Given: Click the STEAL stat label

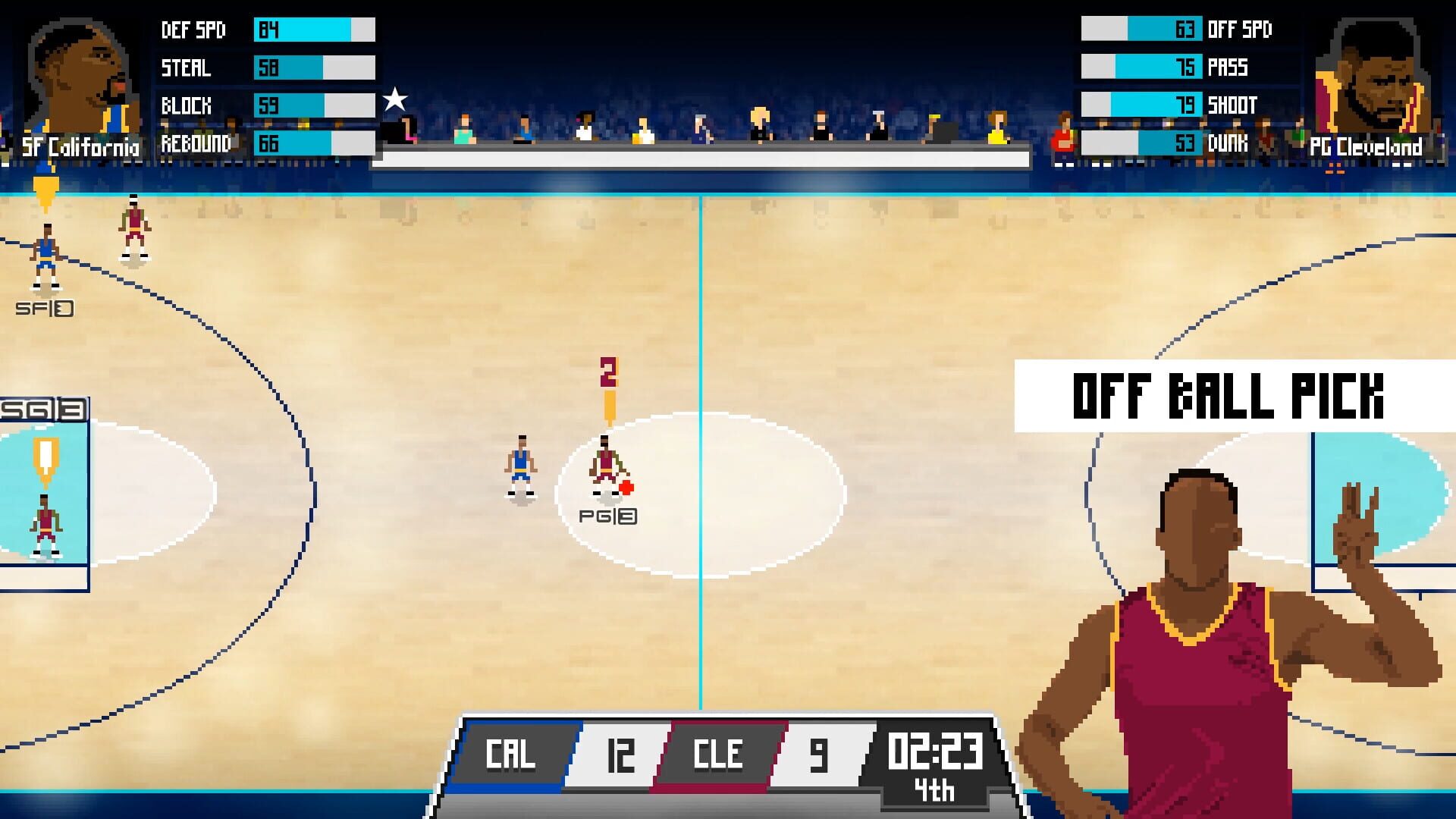Looking at the screenshot, I should click(186, 68).
